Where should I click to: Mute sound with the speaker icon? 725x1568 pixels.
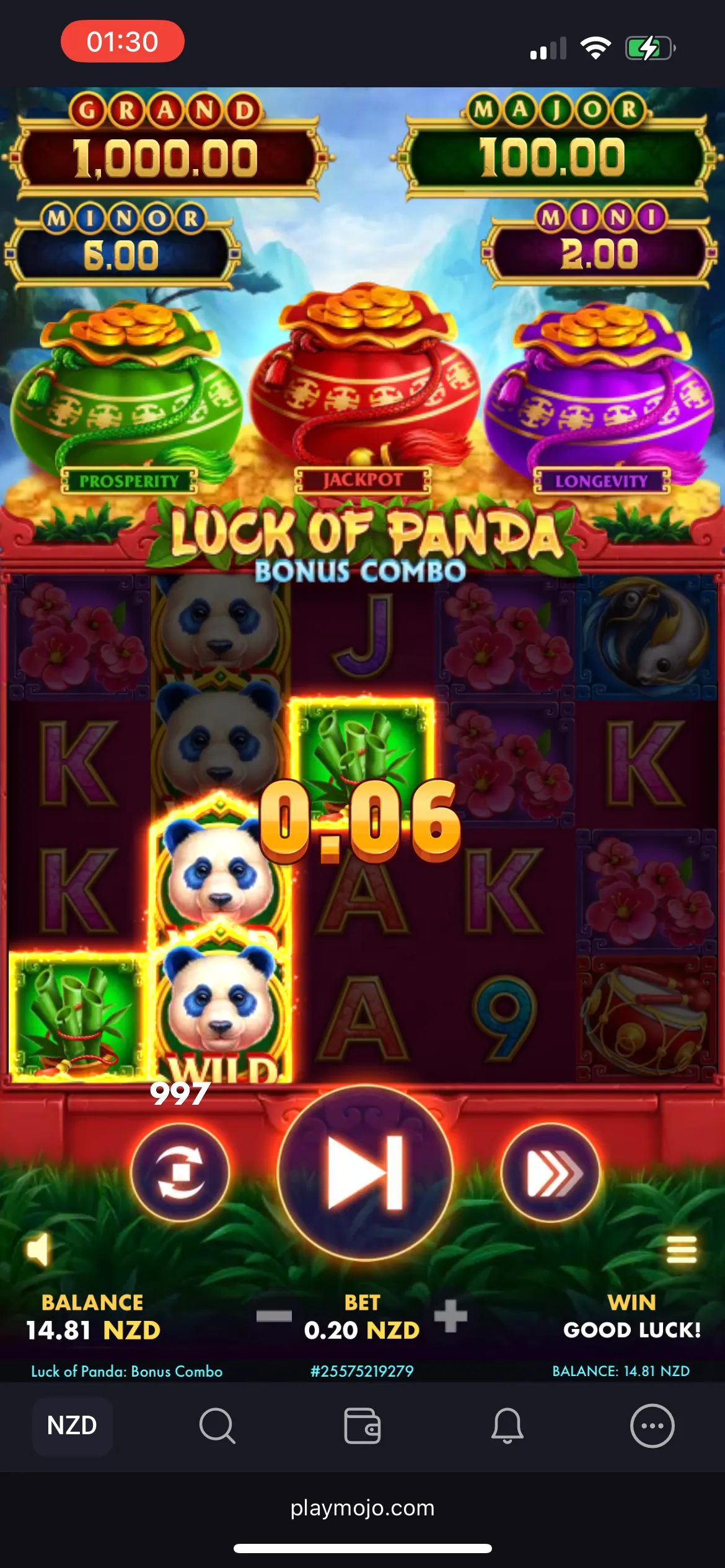tap(38, 1249)
